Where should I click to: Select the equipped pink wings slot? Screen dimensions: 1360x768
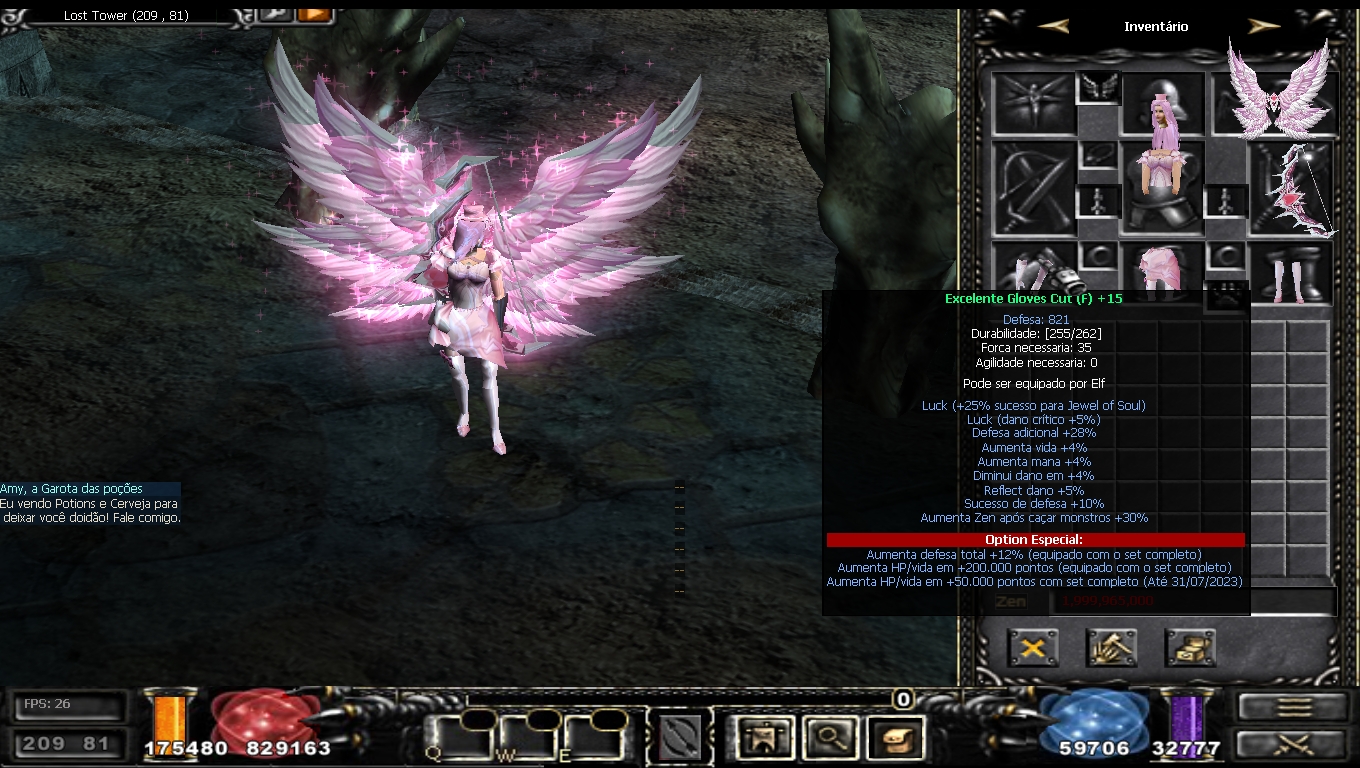pyautogui.click(x=1283, y=100)
